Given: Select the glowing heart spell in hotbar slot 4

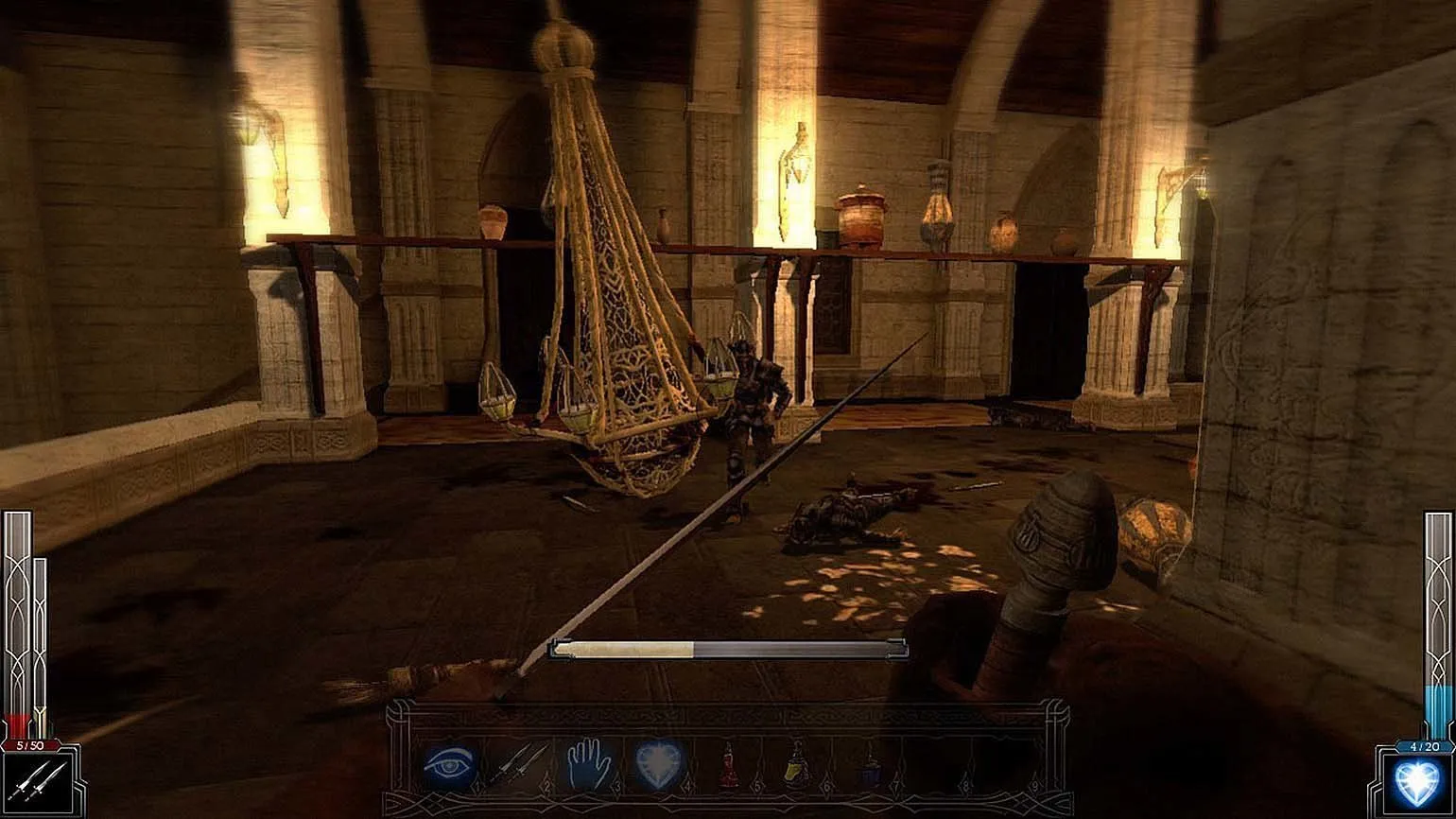Looking at the screenshot, I should pos(659,762).
